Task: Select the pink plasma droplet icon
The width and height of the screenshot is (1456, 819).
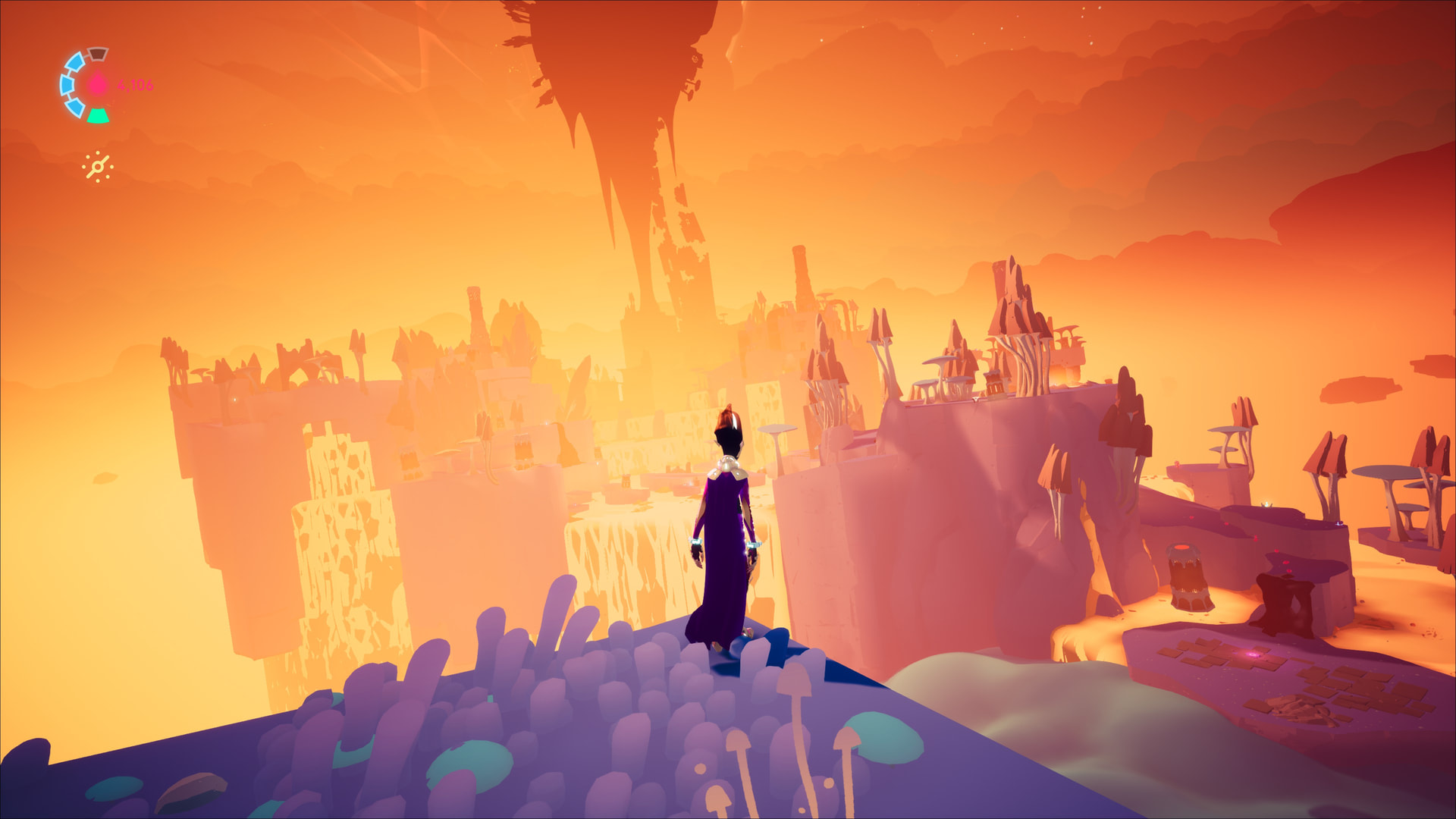Action: 98,84
